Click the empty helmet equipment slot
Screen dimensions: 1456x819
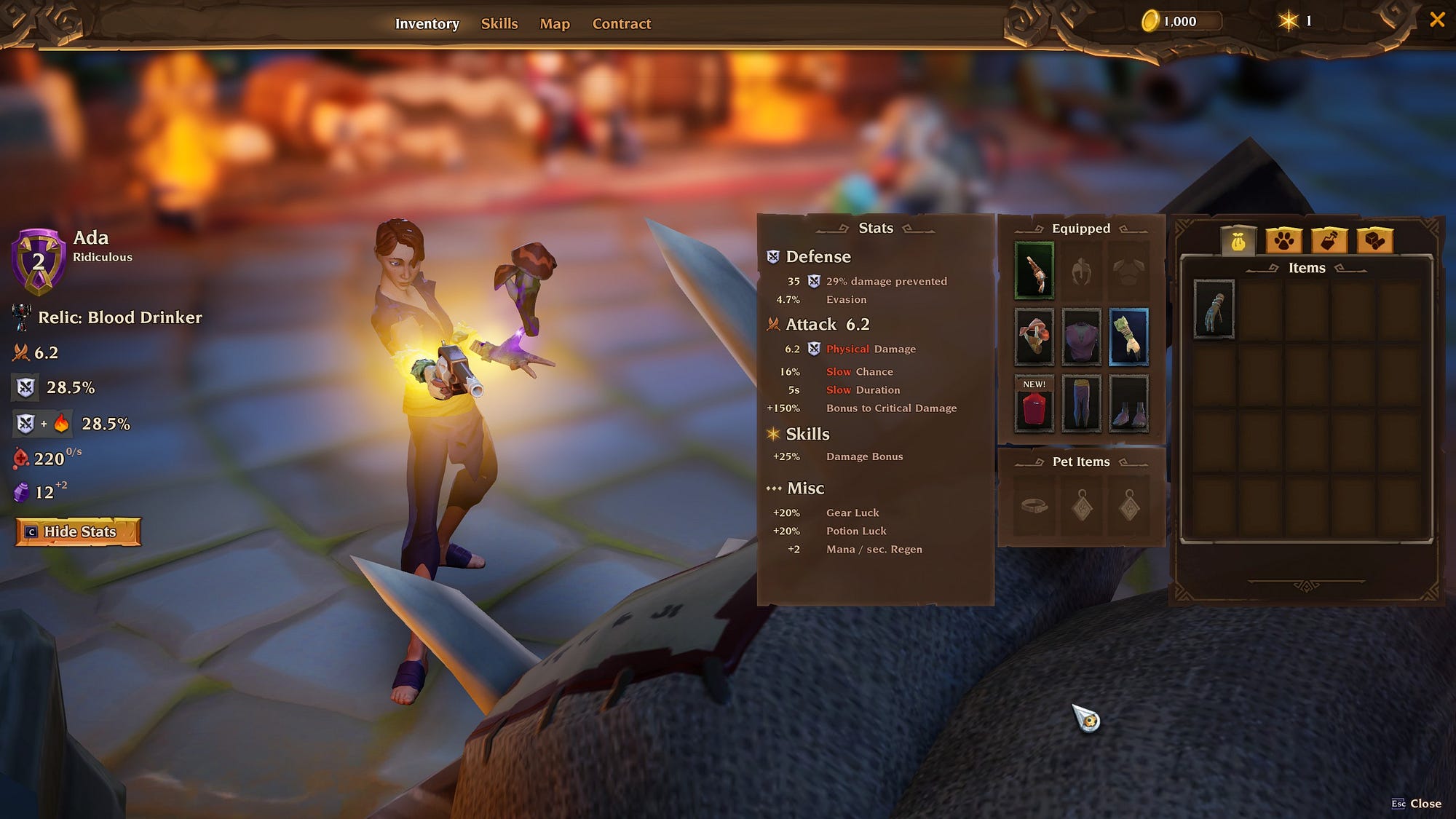pos(1081,271)
